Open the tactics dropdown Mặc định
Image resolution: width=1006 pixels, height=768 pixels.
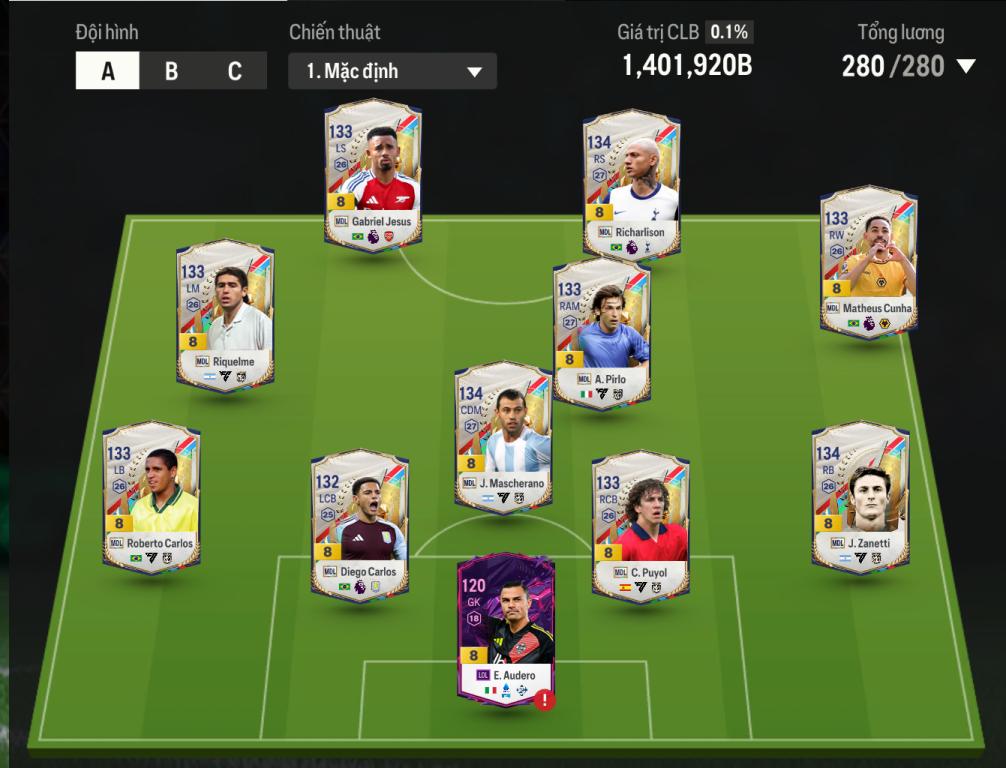pyautogui.click(x=392, y=71)
